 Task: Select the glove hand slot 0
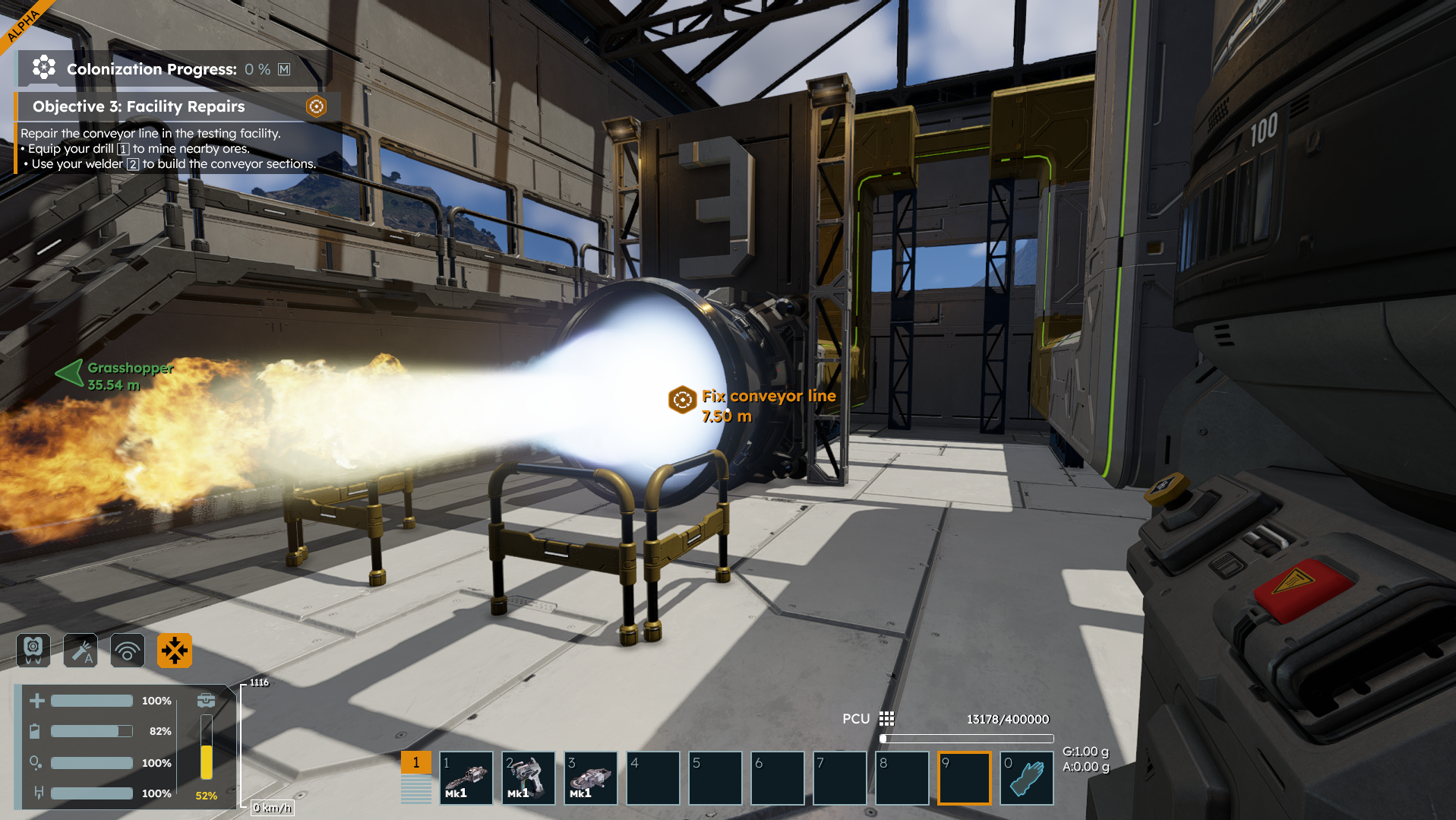pos(1026,777)
